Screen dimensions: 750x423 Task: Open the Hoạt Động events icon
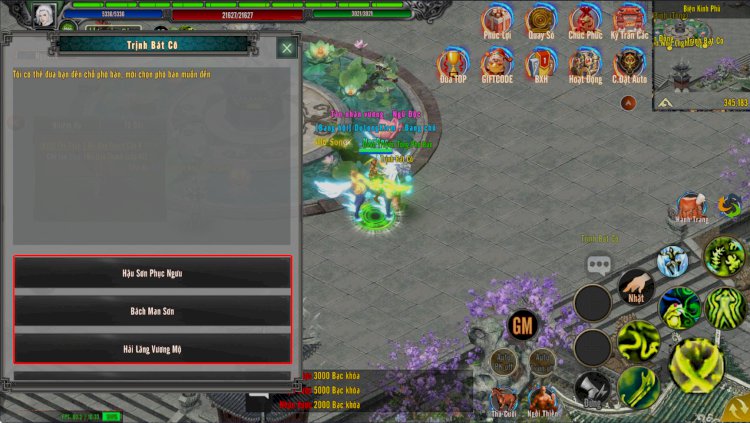click(x=585, y=63)
